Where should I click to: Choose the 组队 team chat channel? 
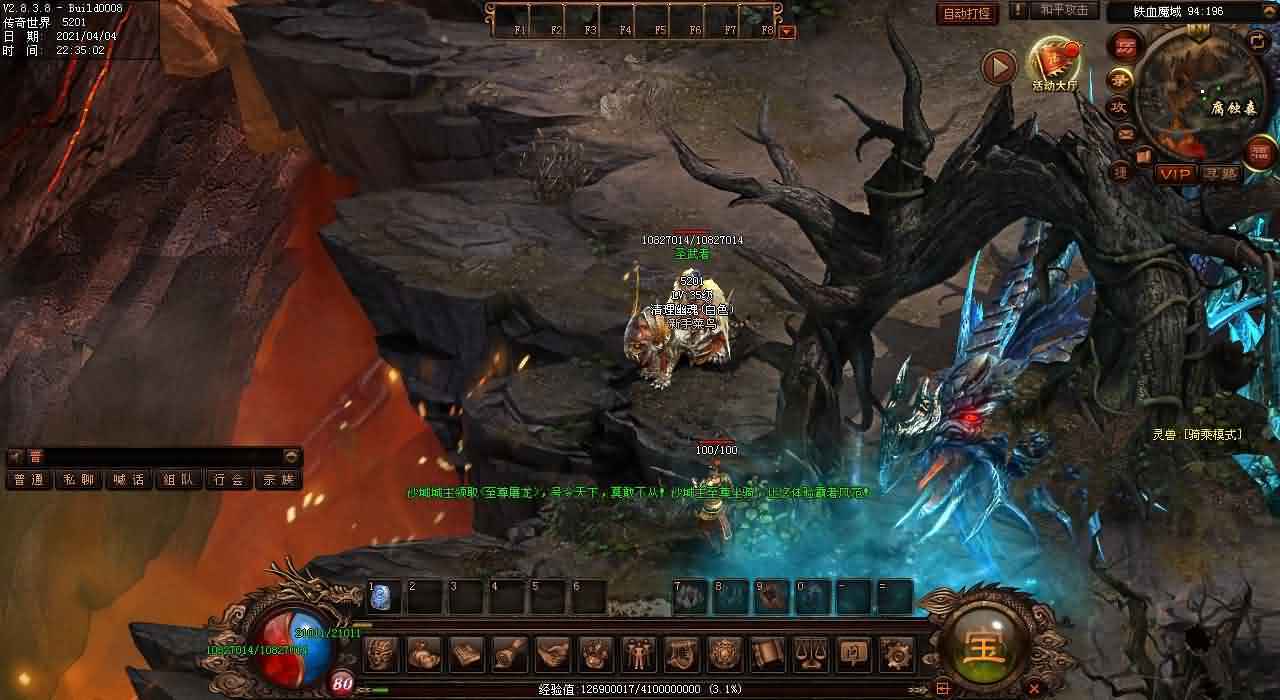coord(179,480)
